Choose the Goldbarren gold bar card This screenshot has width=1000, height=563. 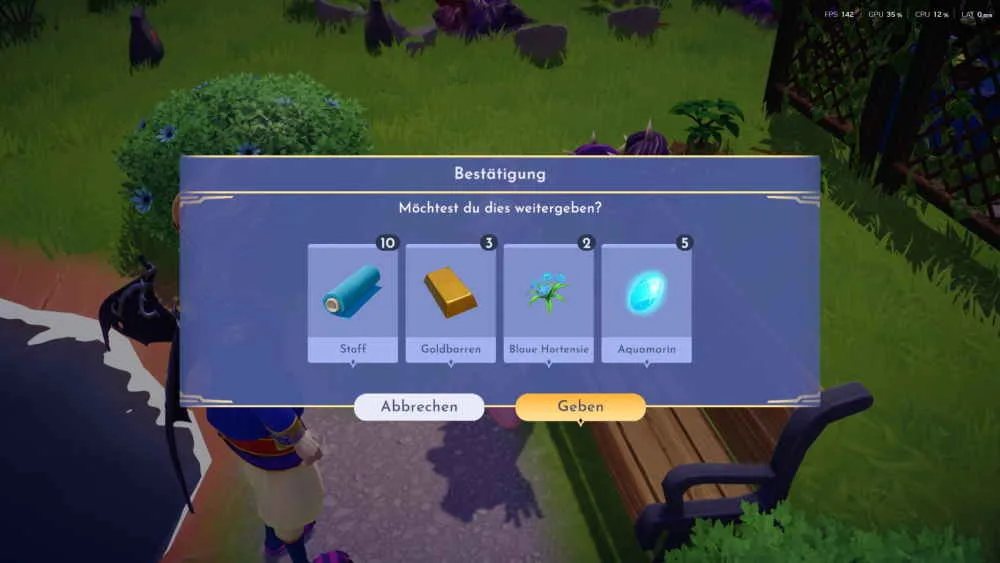pyautogui.click(x=450, y=301)
